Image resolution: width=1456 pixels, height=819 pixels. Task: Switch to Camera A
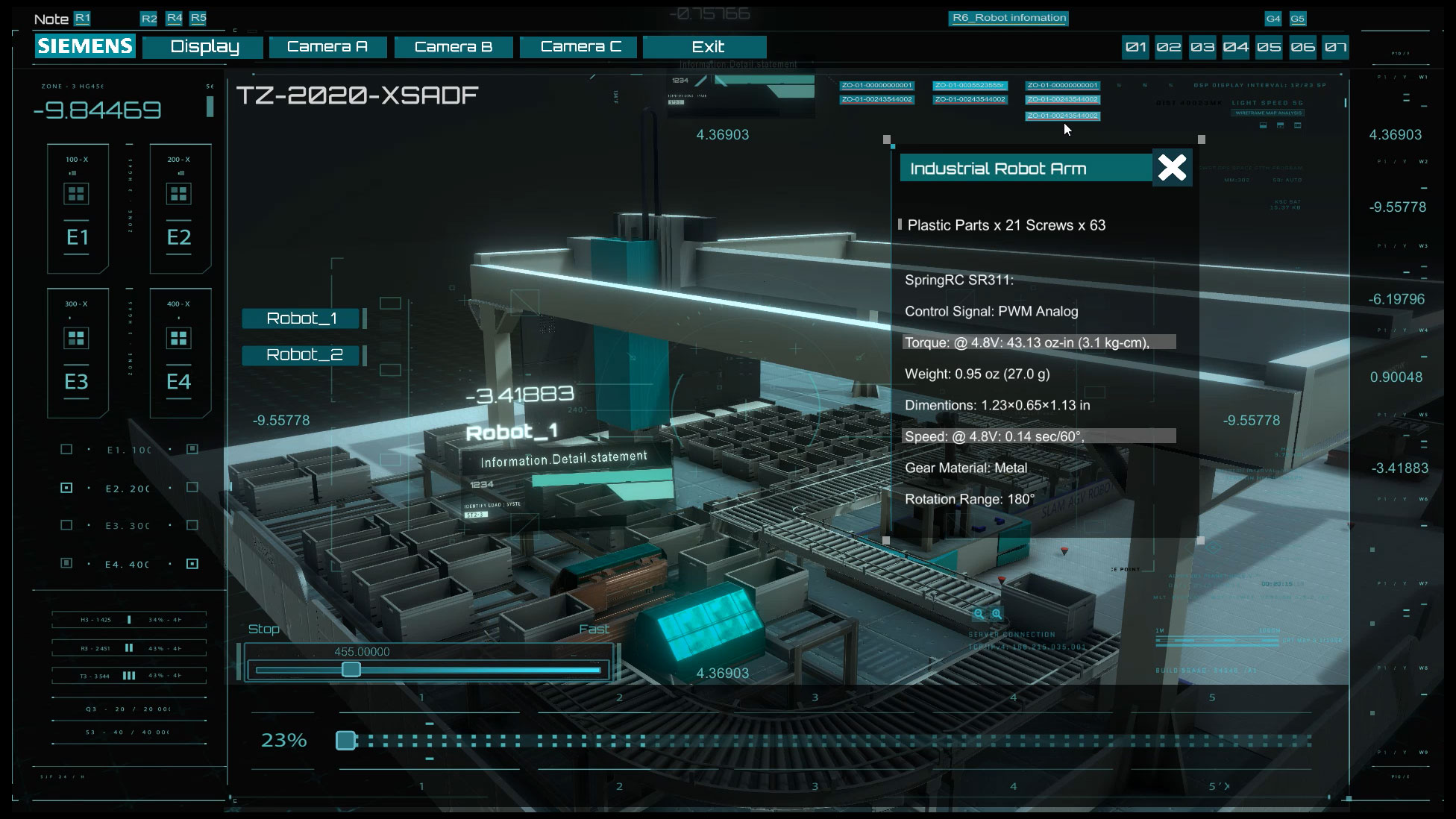(x=327, y=47)
